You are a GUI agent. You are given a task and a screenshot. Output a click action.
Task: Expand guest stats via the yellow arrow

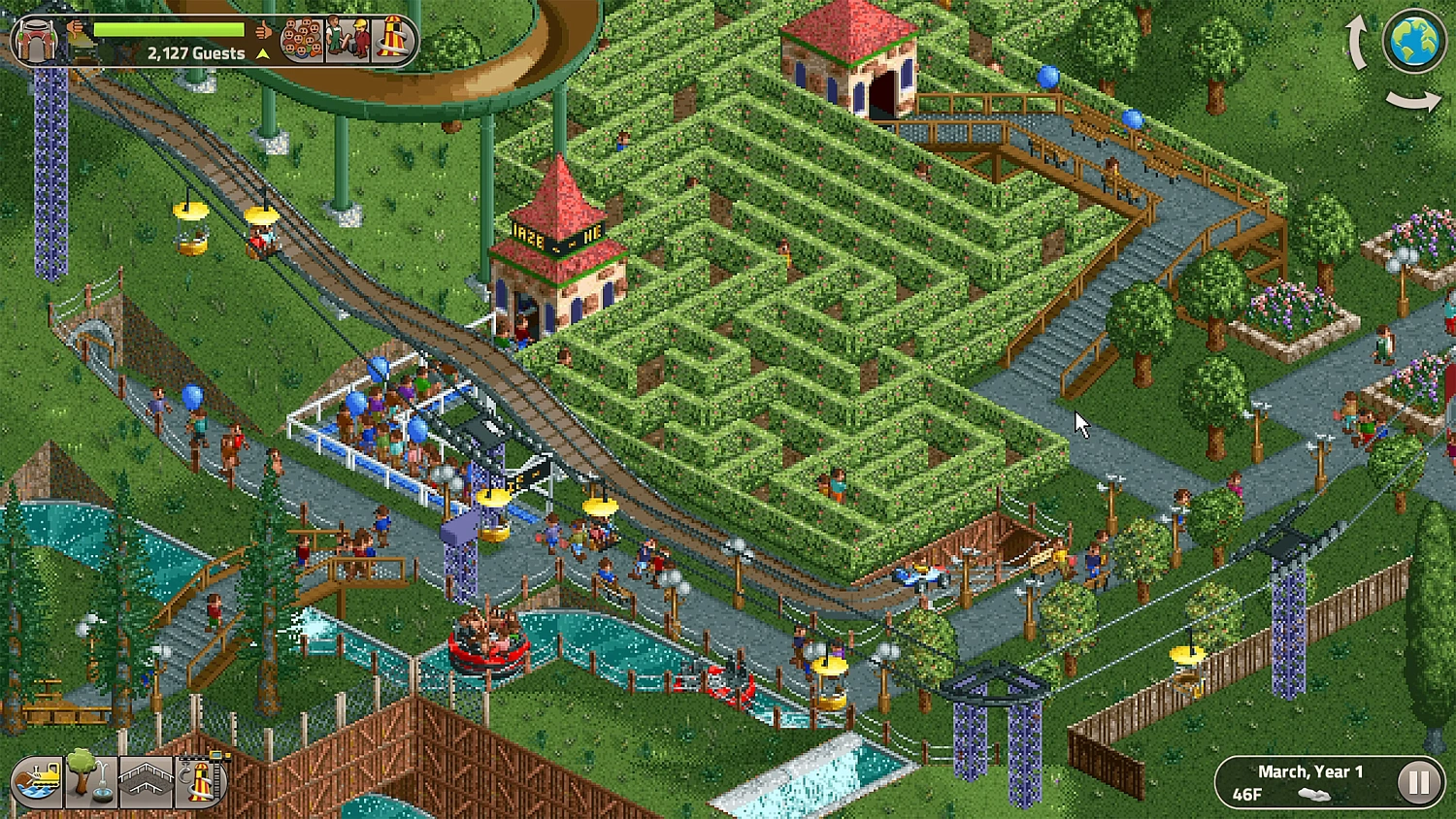[261, 52]
